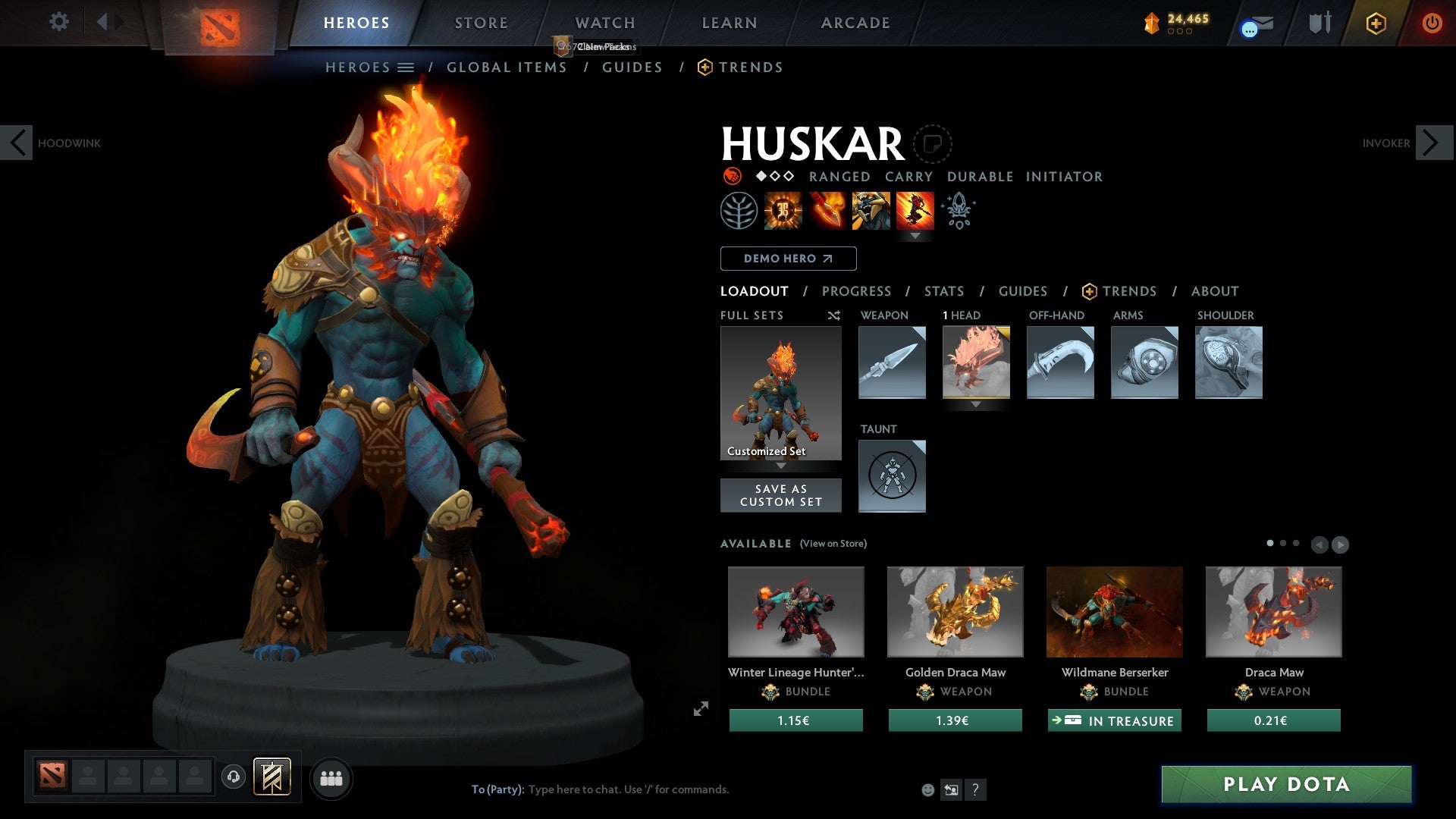This screenshot has width=1456, height=819.
Task: Switch to the PROGRESS tab
Action: tap(856, 291)
